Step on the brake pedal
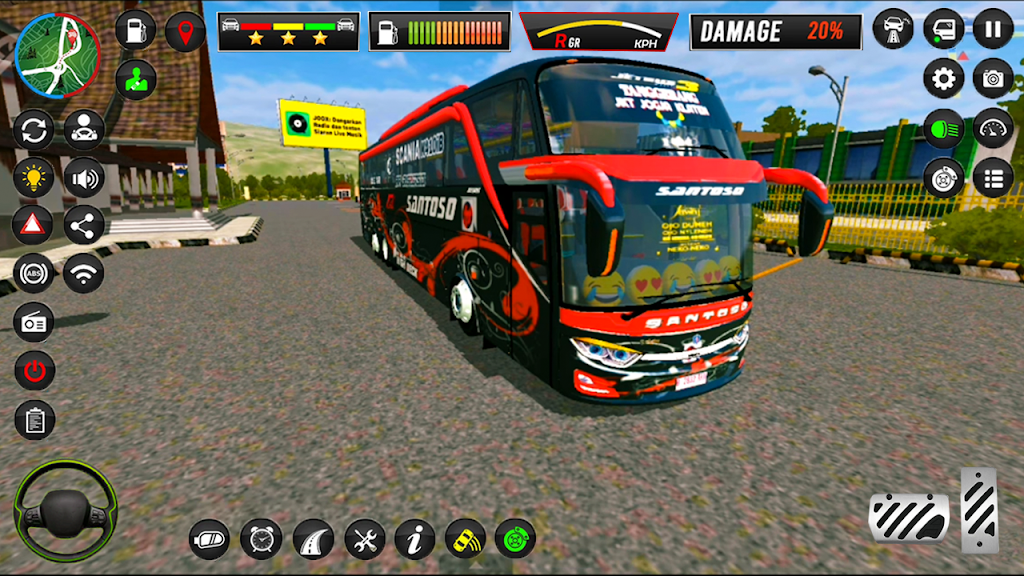1024x576 pixels. 908,517
